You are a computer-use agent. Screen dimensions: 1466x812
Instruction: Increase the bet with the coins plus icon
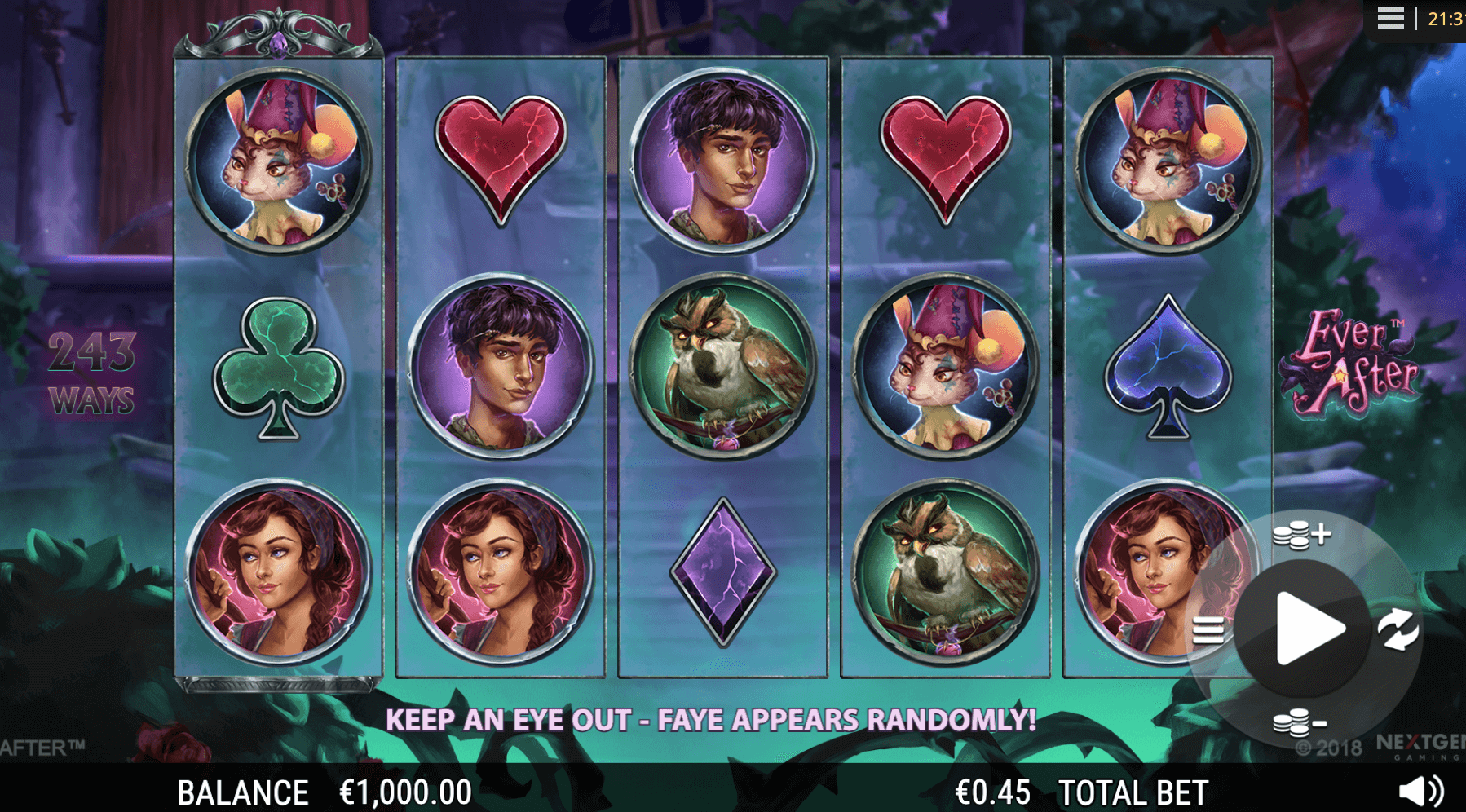(x=1301, y=536)
